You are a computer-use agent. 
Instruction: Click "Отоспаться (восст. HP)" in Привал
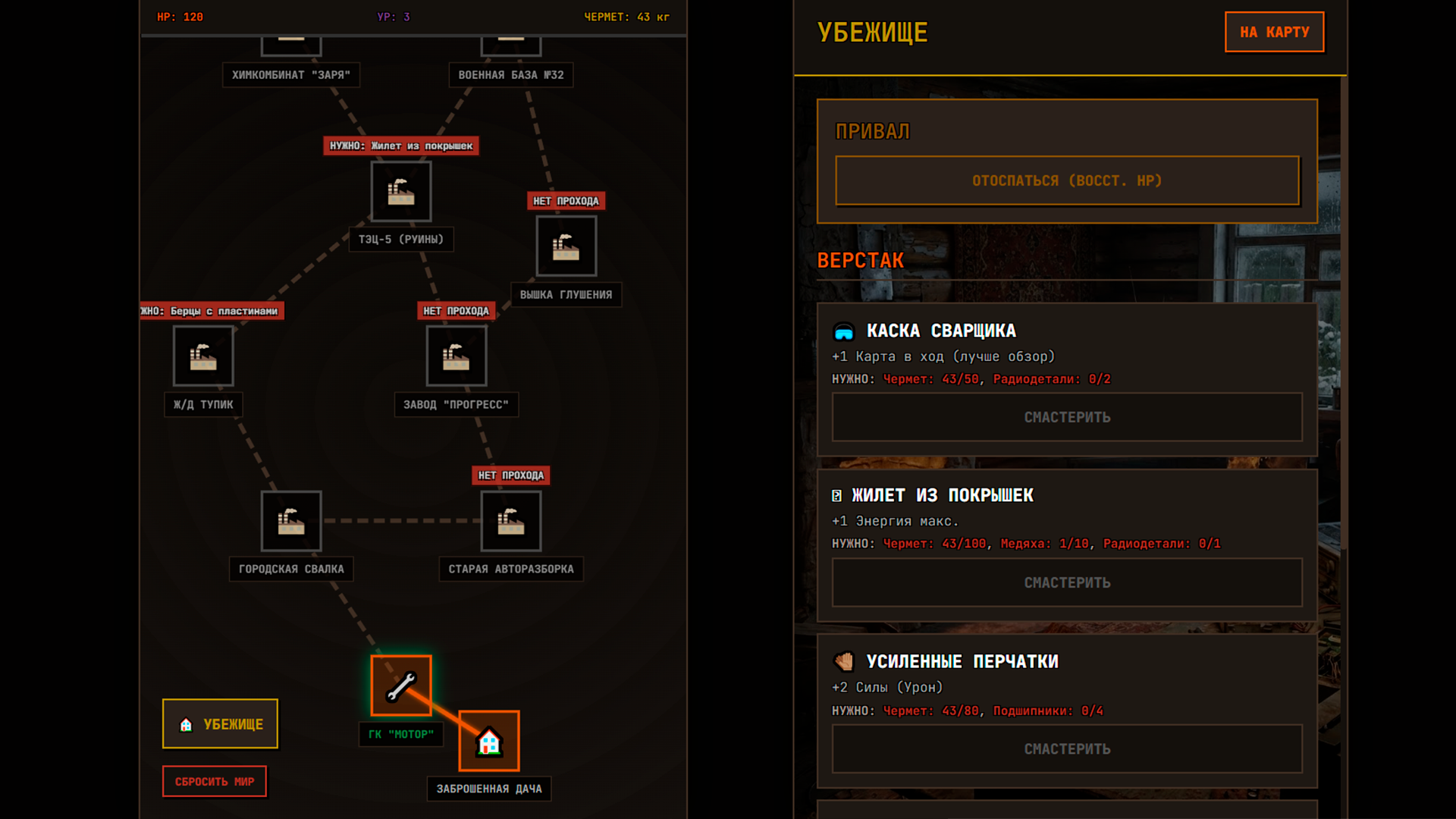(x=1066, y=180)
